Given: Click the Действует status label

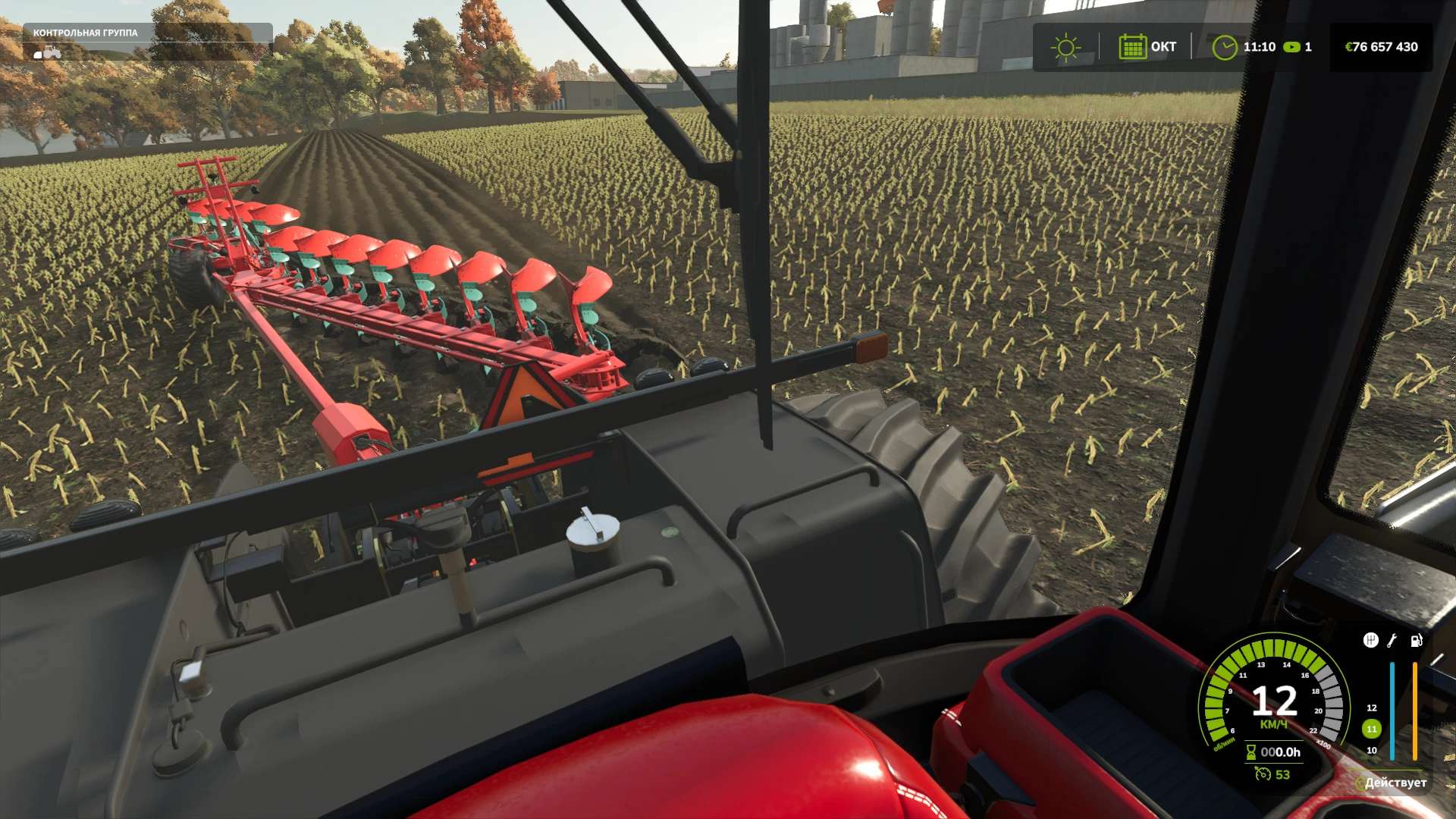Looking at the screenshot, I should coord(1395,783).
